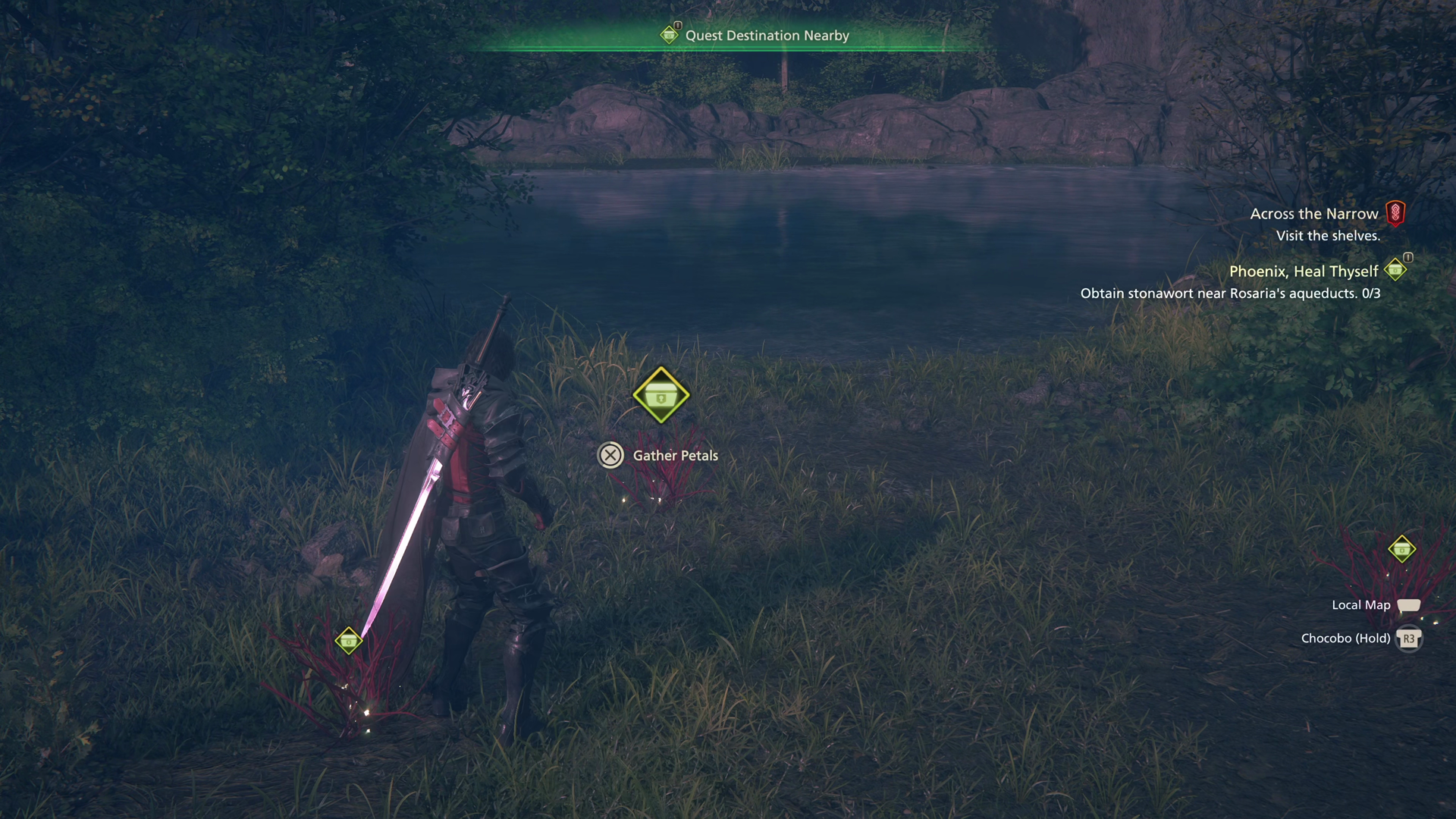Click the quest marker above Gather Petals

(661, 395)
